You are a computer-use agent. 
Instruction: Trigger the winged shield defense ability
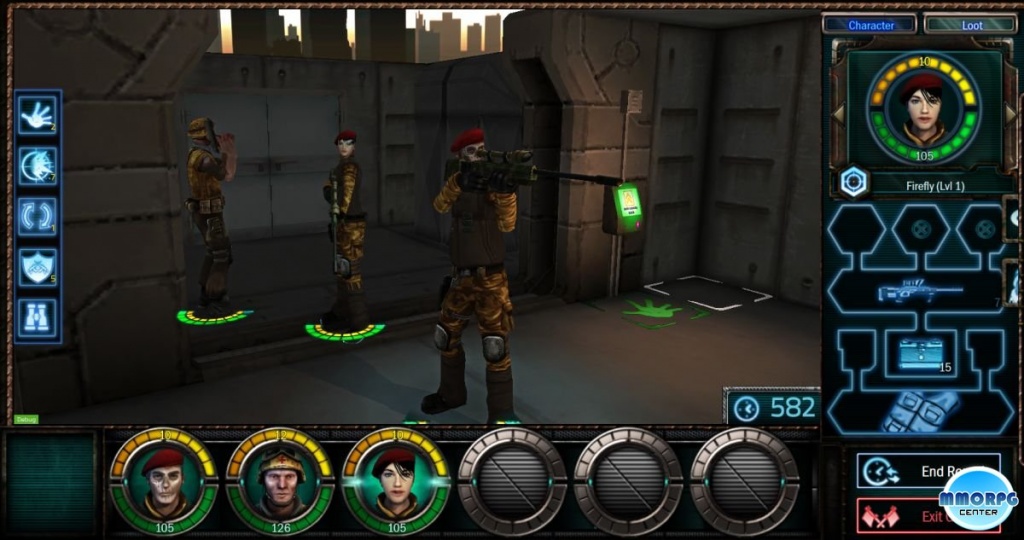(x=37, y=267)
